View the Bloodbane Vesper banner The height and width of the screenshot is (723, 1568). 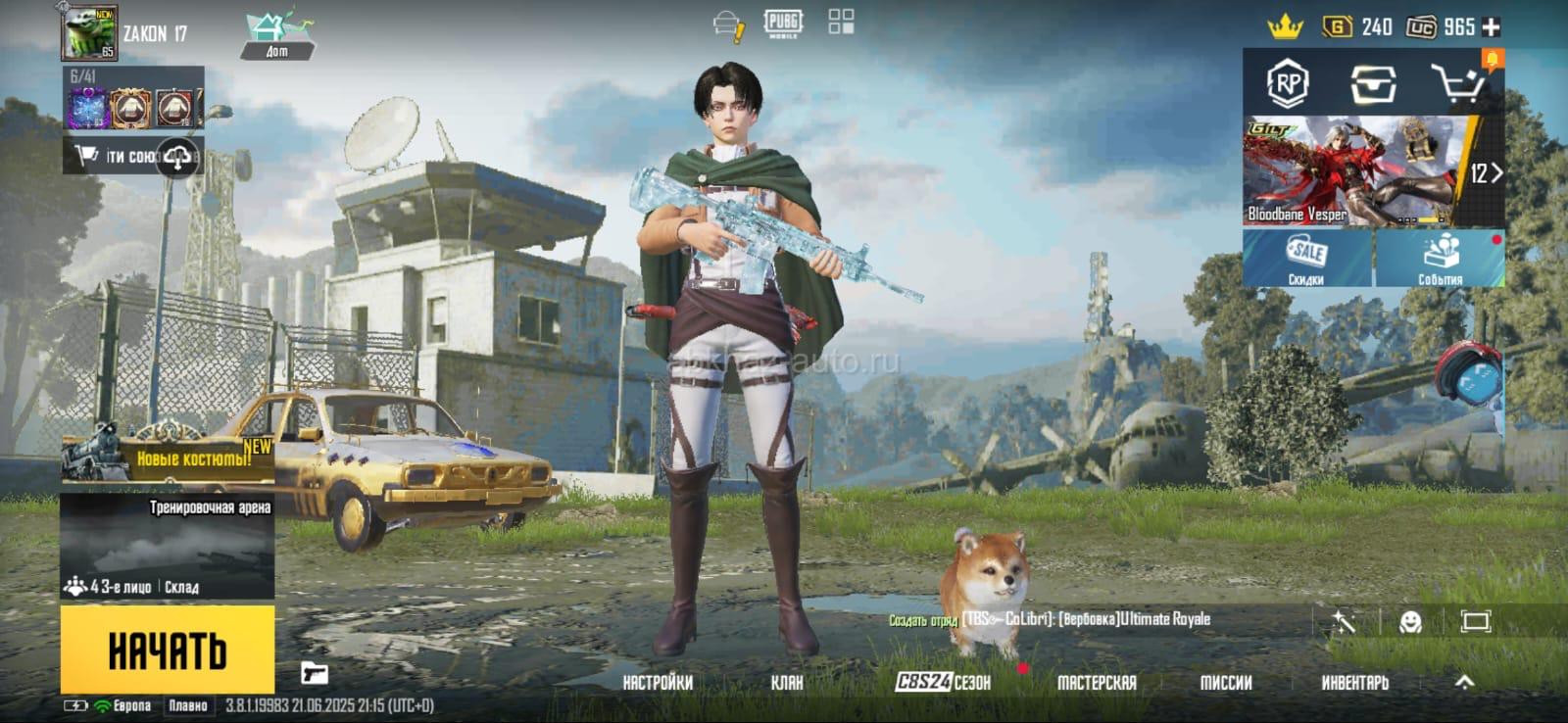[1352, 172]
